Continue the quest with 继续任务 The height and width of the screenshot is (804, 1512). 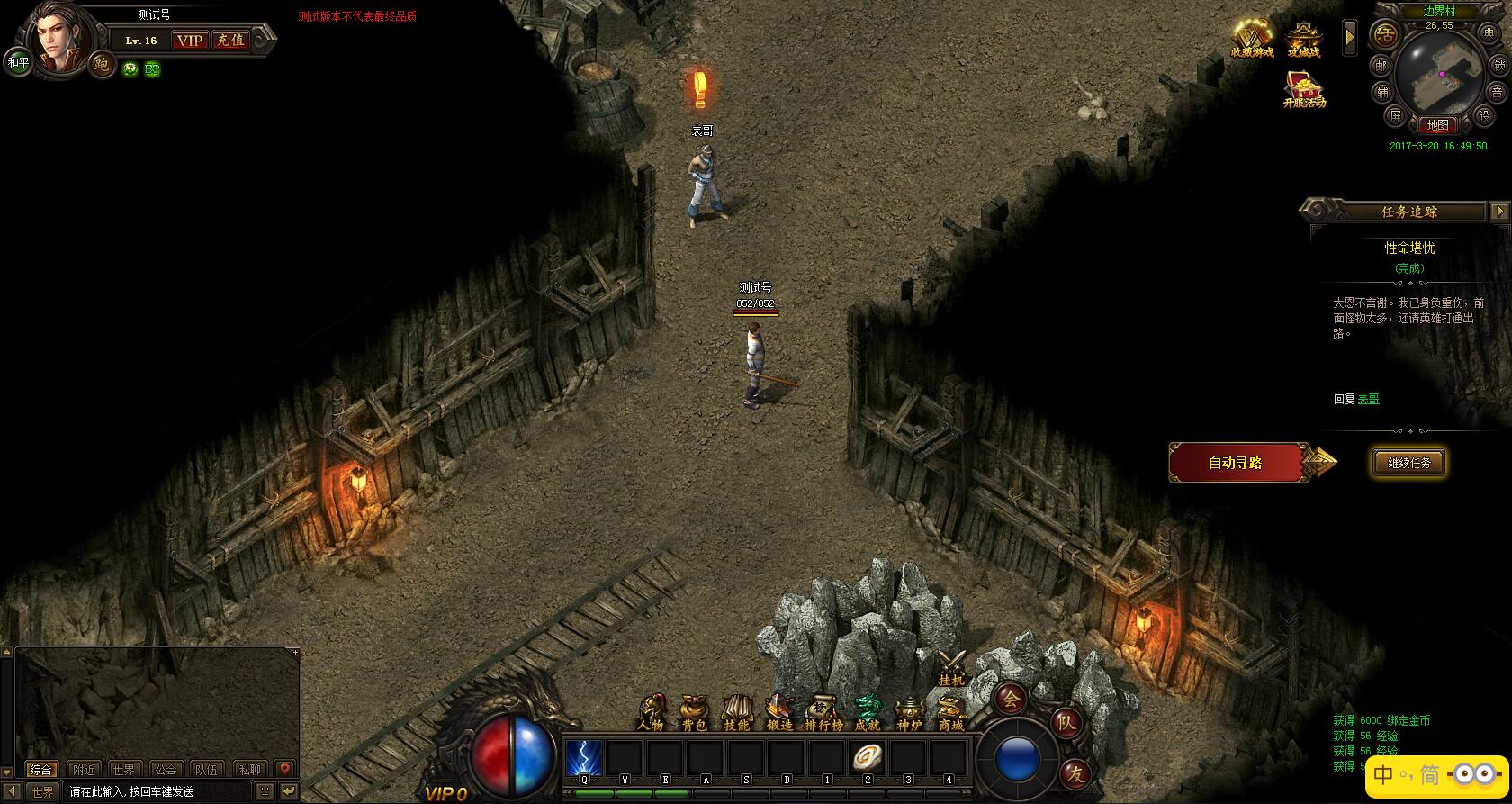[x=1408, y=463]
